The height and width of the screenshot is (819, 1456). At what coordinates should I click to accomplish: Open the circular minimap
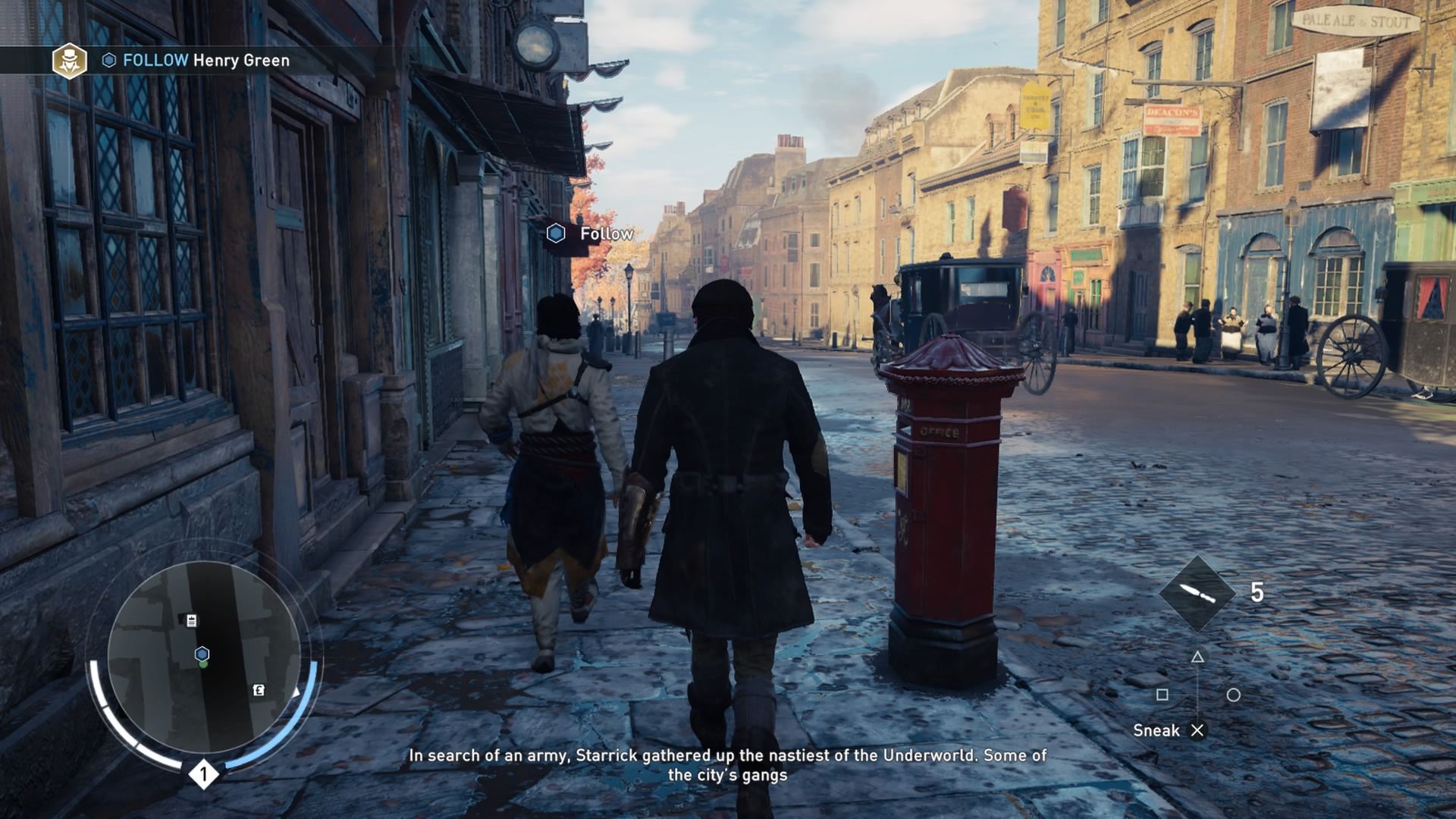pyautogui.click(x=203, y=657)
